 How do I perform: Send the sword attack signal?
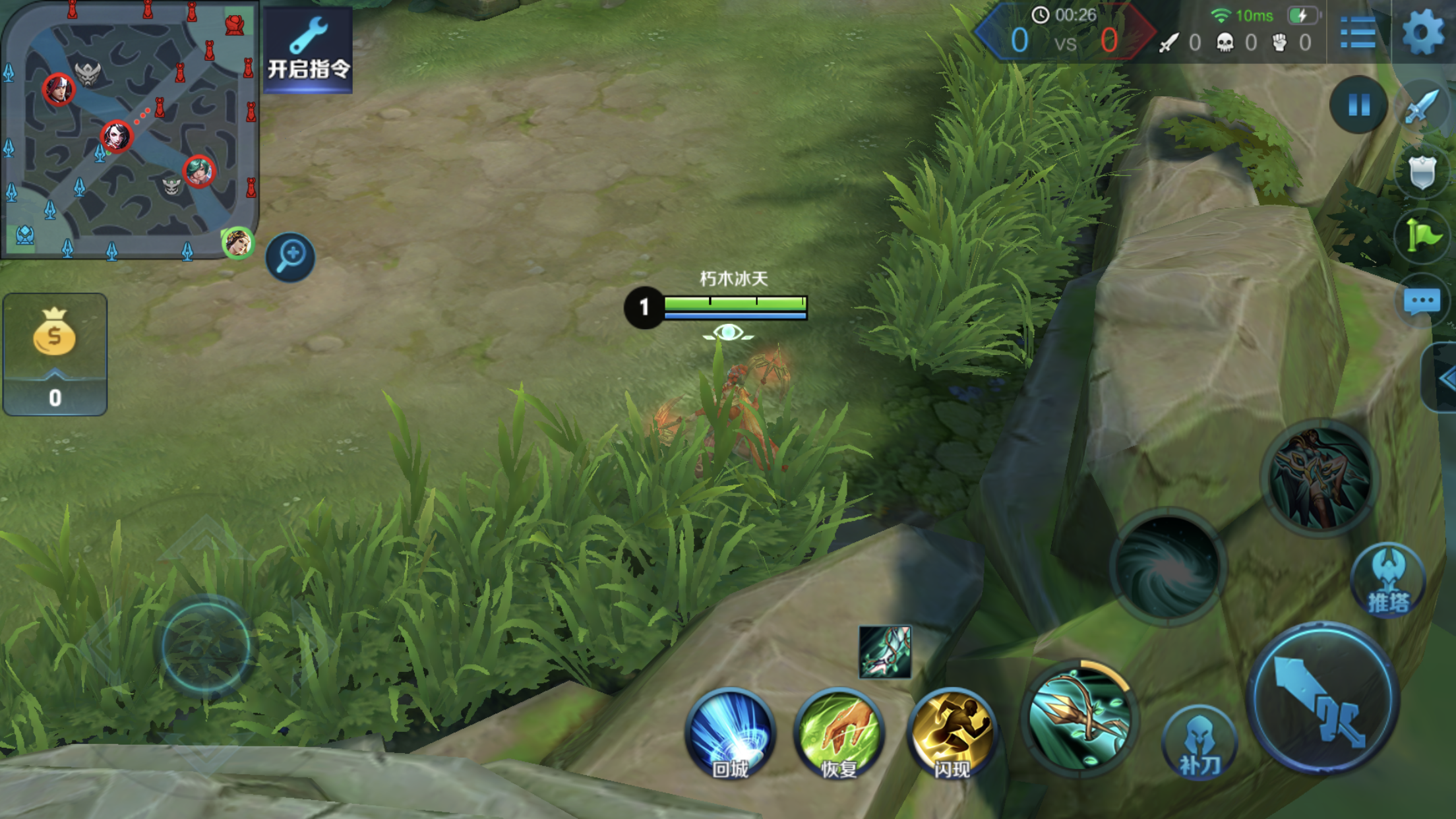1422,106
